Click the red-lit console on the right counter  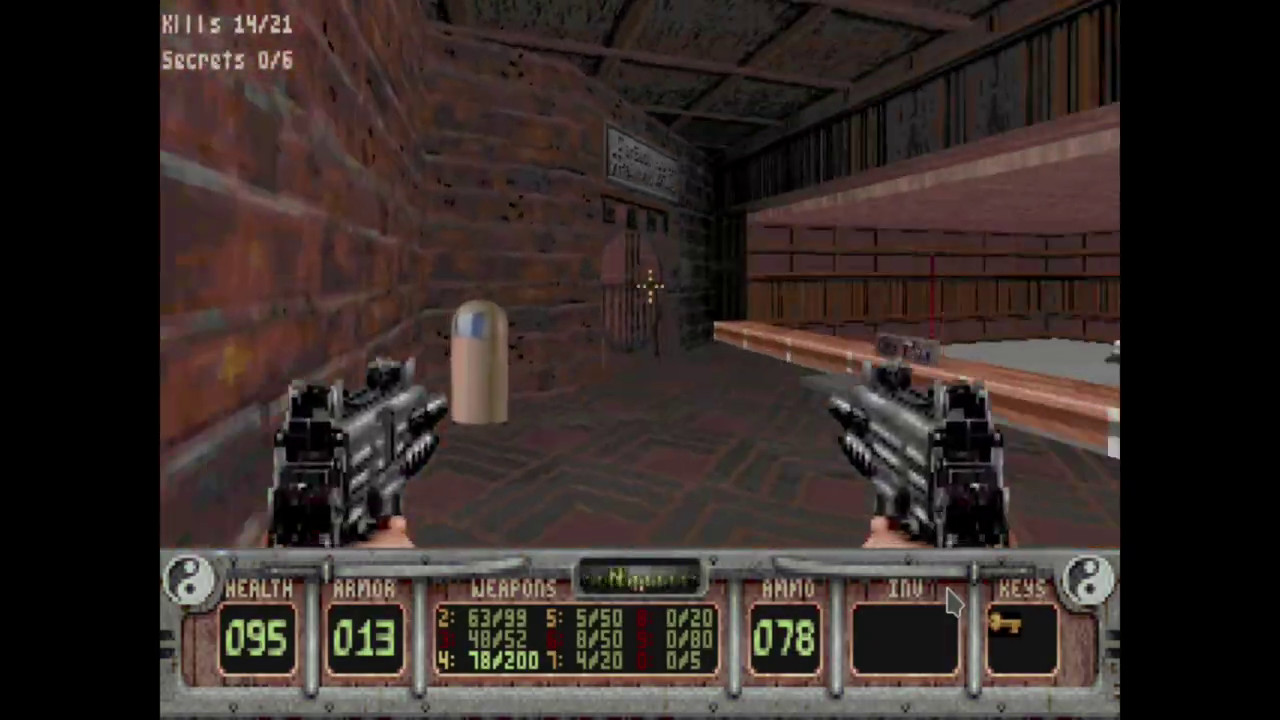pyautogui.click(x=905, y=350)
